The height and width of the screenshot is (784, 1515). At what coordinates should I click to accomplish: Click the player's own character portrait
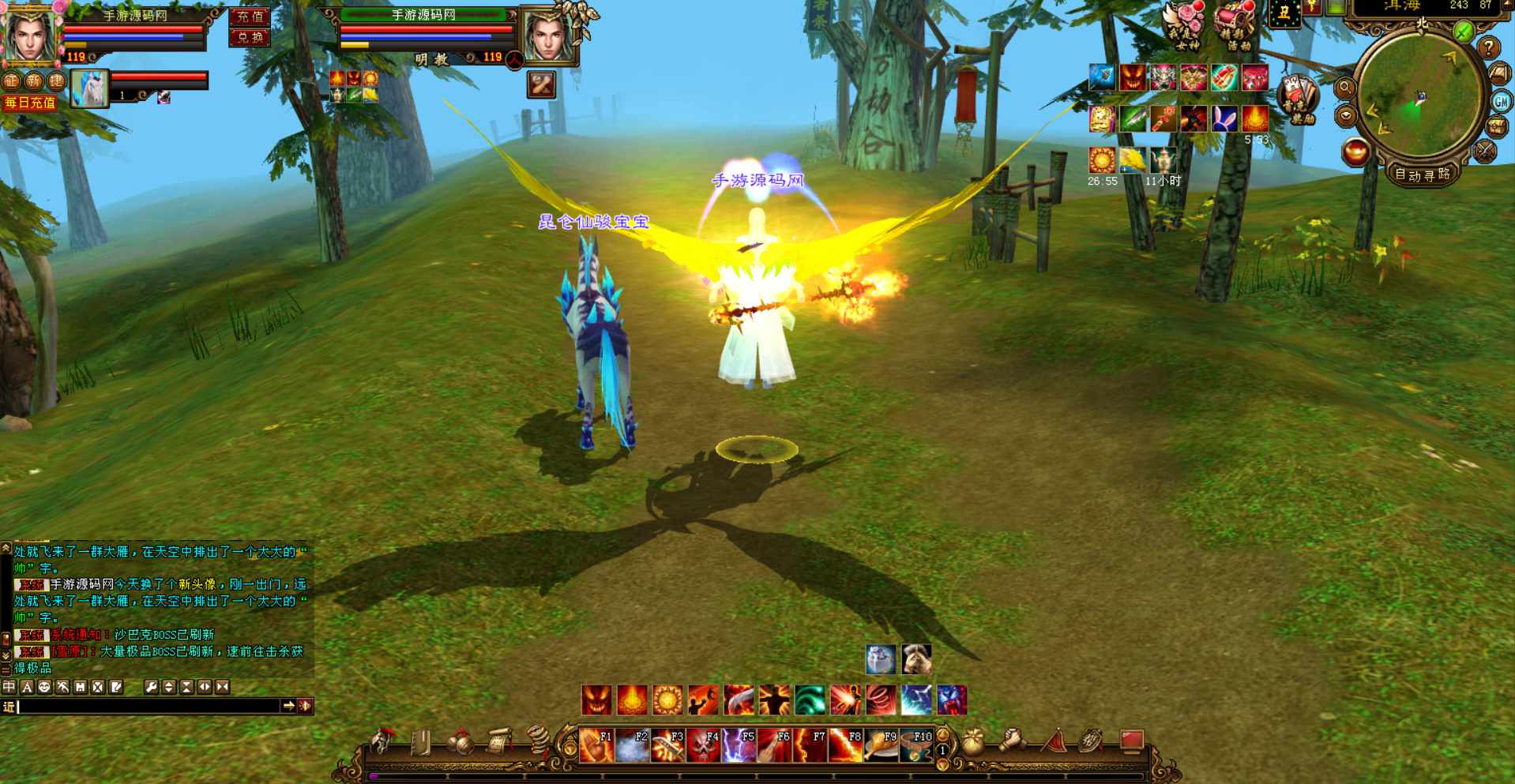(30, 34)
